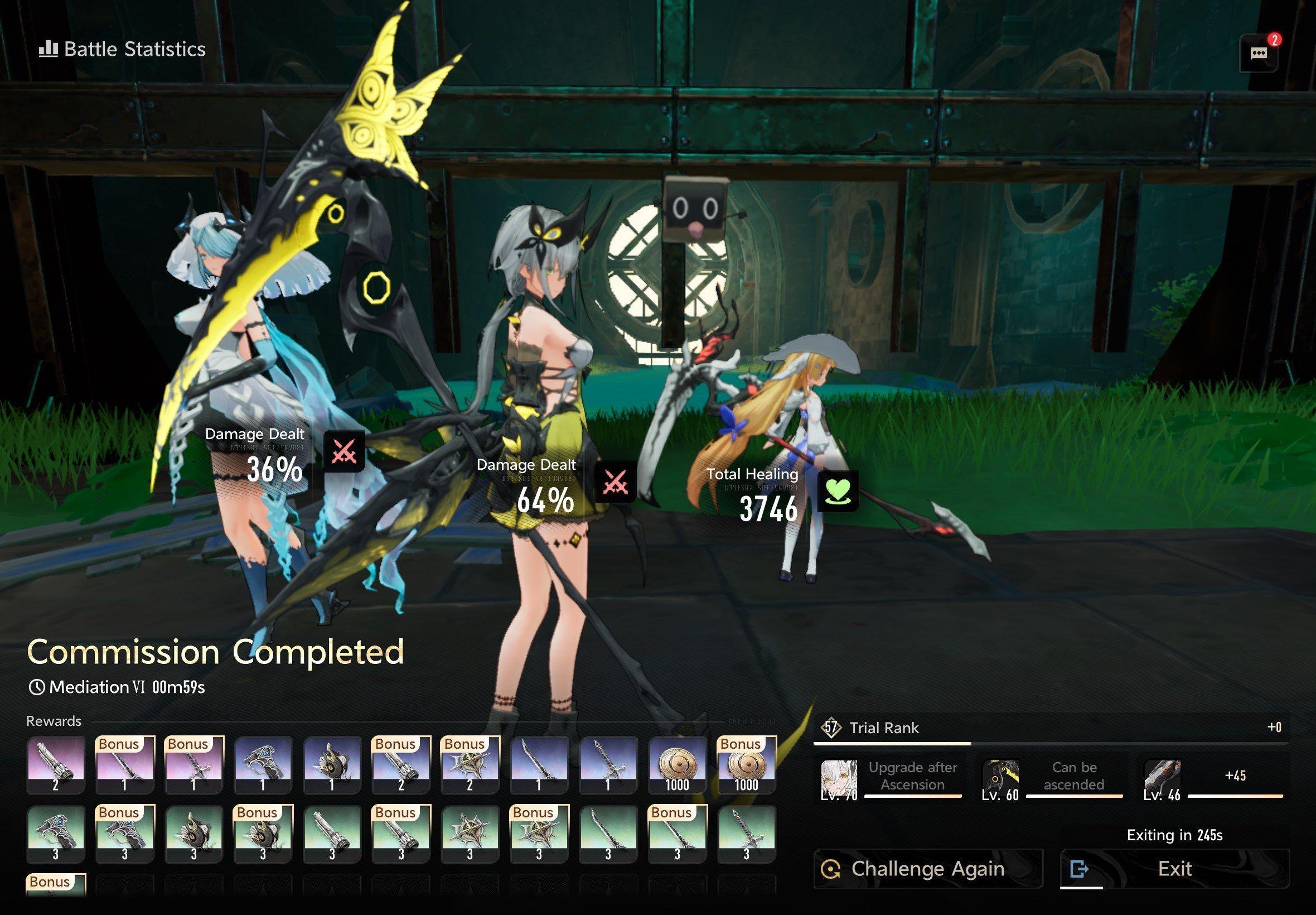Image resolution: width=1316 pixels, height=915 pixels.
Task: Exit the completed commission
Action: [1174, 869]
